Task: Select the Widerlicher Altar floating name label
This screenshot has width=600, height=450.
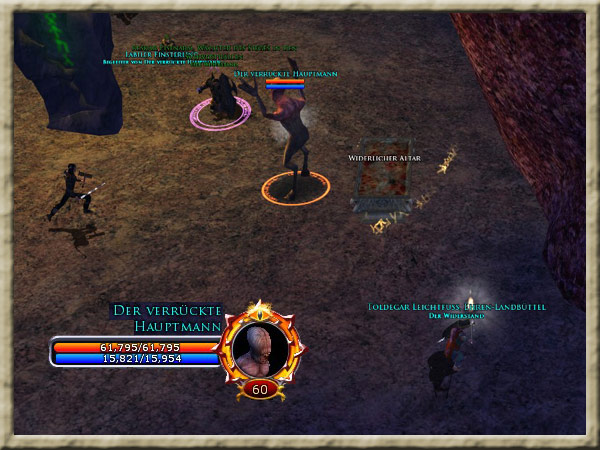Action: (x=382, y=159)
